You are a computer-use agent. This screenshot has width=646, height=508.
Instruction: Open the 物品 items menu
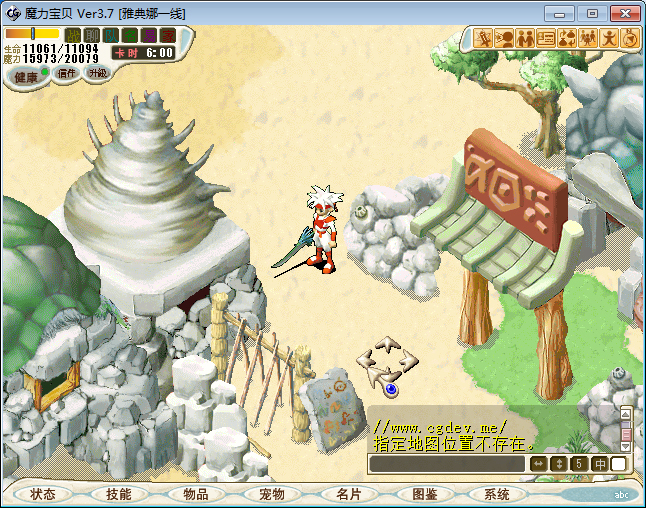coord(195,494)
